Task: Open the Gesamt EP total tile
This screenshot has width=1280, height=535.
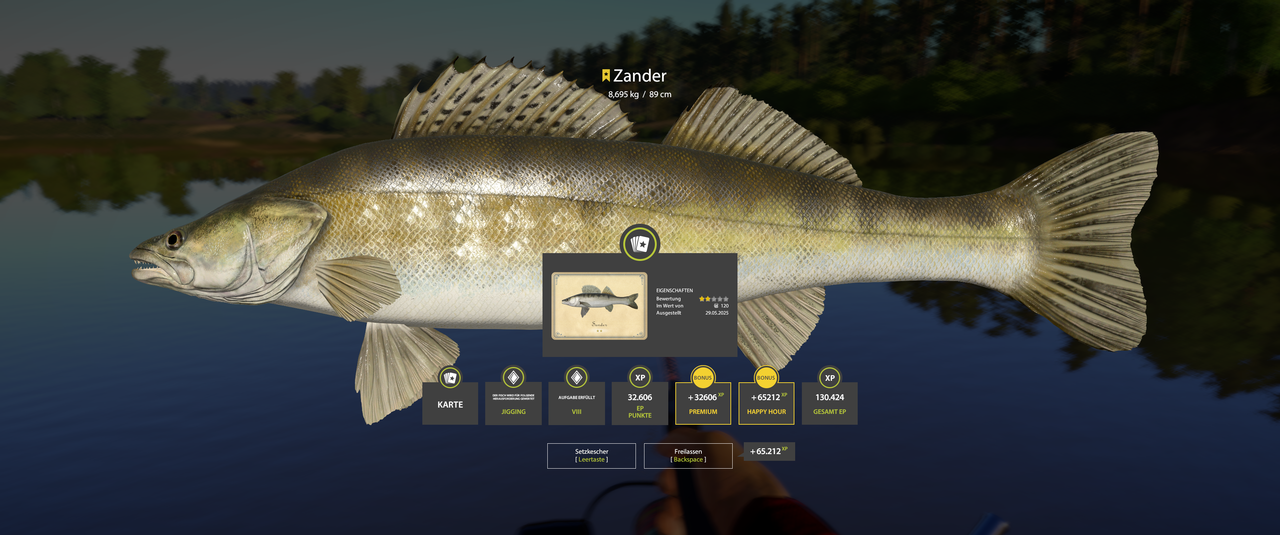Action: coord(829,403)
